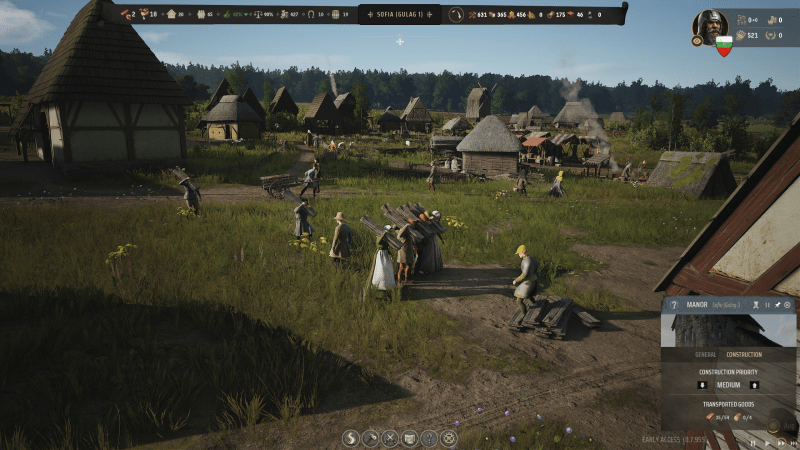
Task: Open the hammer construction menu
Action: 370,438
